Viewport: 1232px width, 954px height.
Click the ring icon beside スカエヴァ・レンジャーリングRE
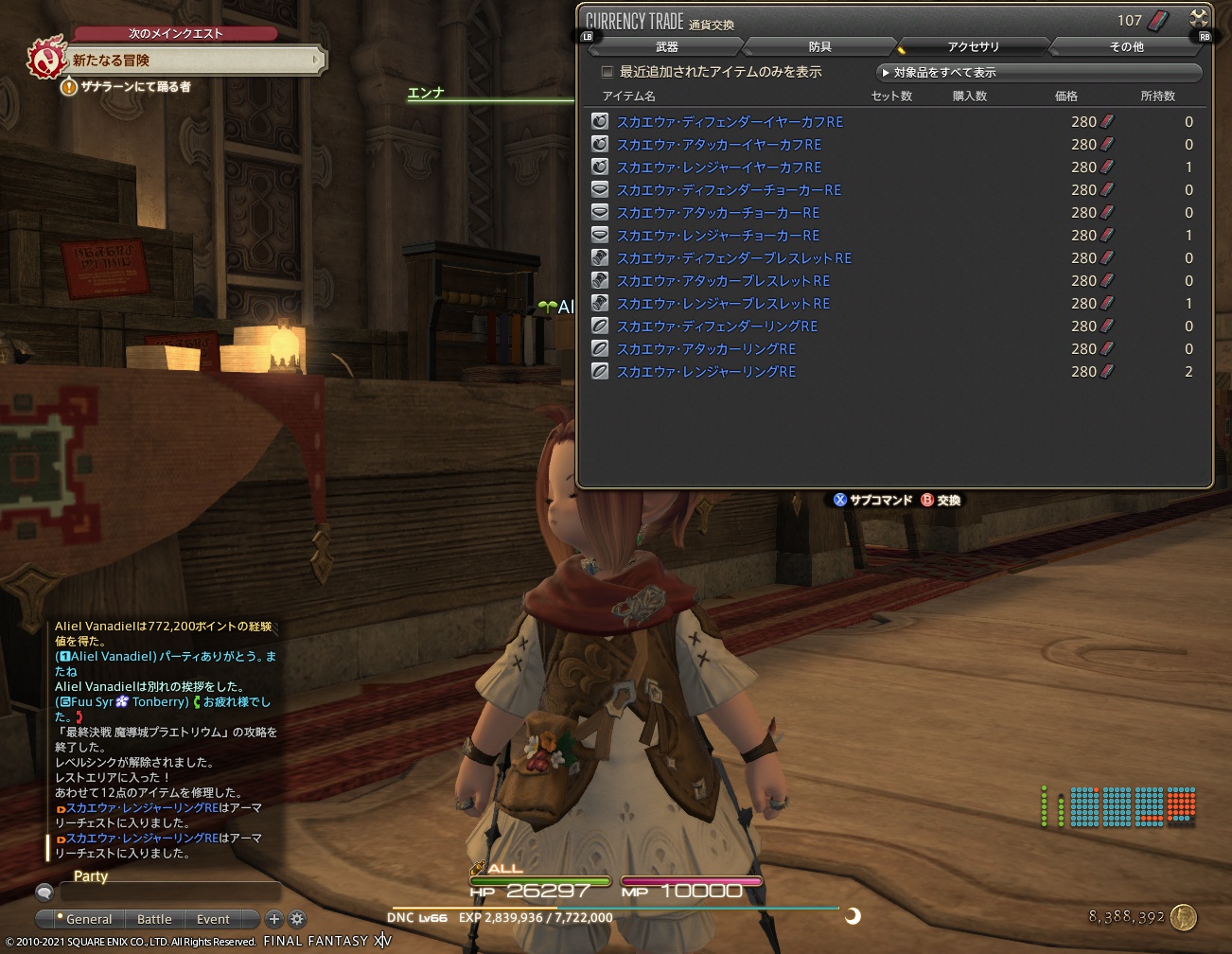(599, 371)
